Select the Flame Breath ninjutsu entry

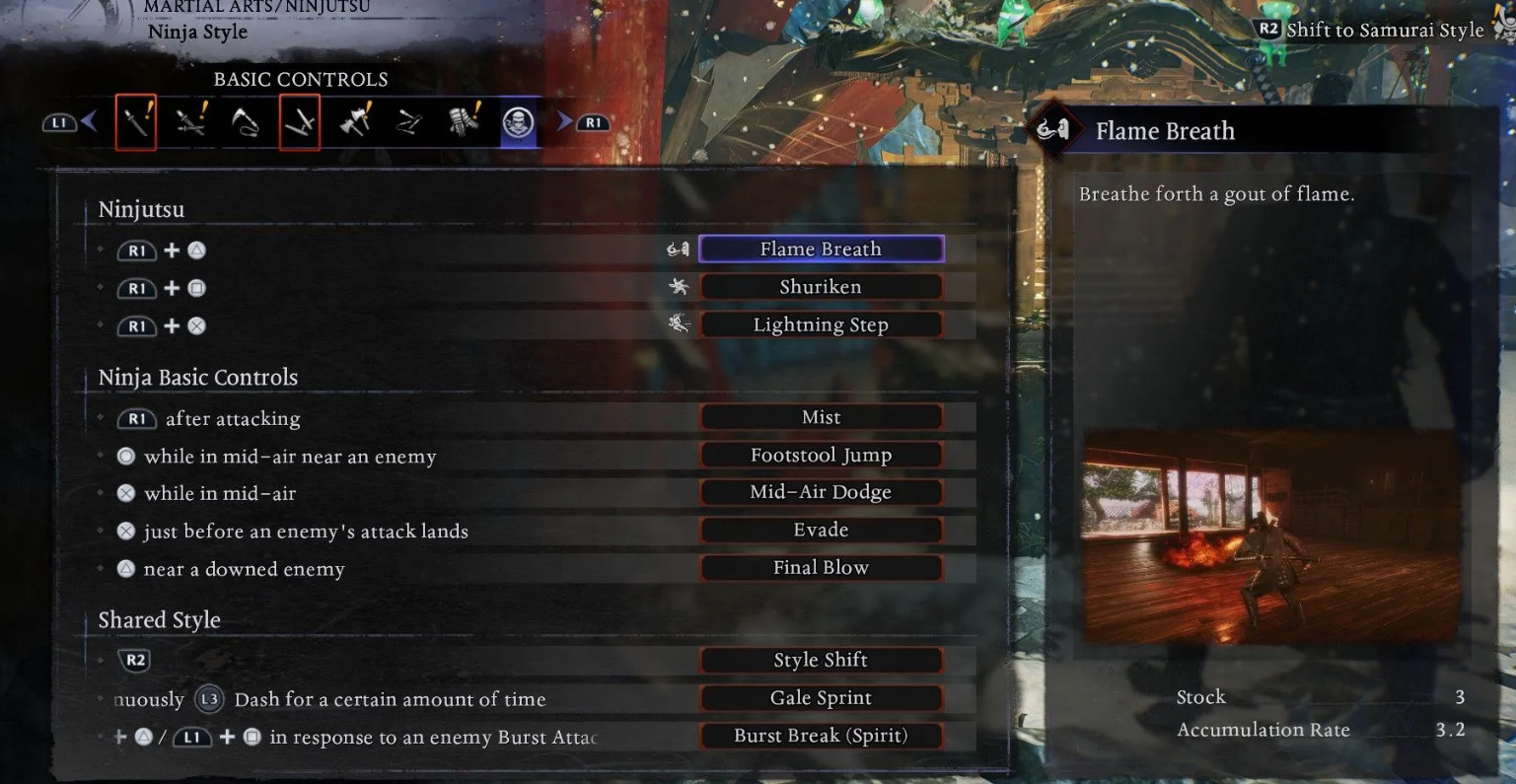click(821, 249)
